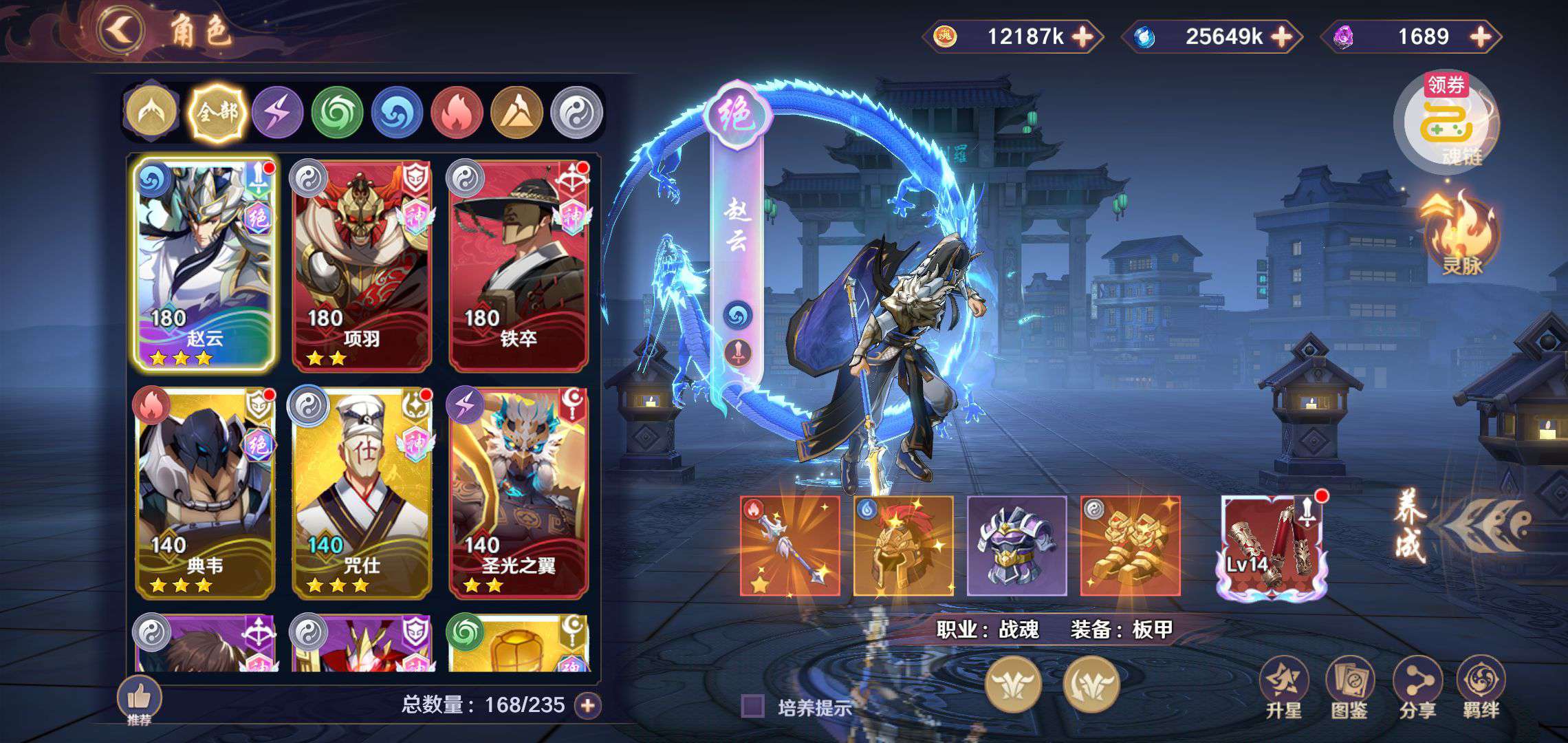Image resolution: width=1568 pixels, height=743 pixels.
Task: Open the 图鉴 codex
Action: [1349, 688]
